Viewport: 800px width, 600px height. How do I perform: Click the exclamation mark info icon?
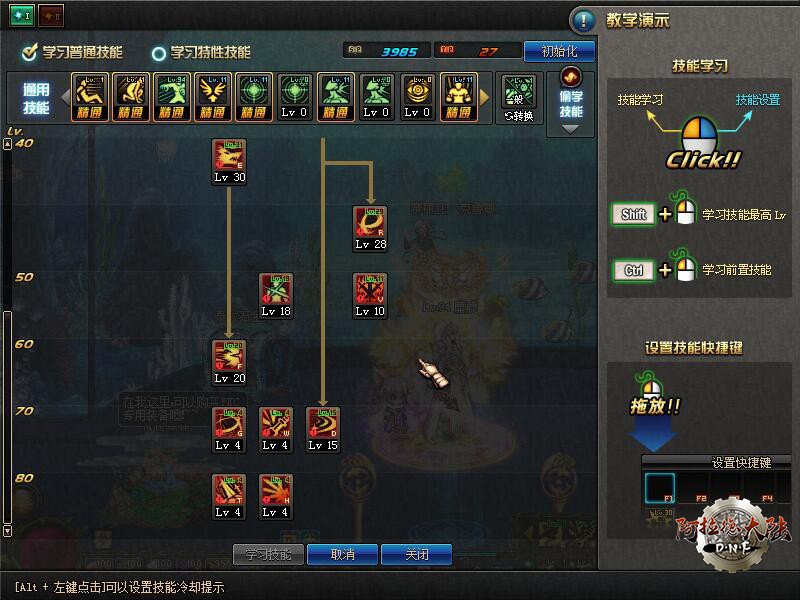pos(583,19)
